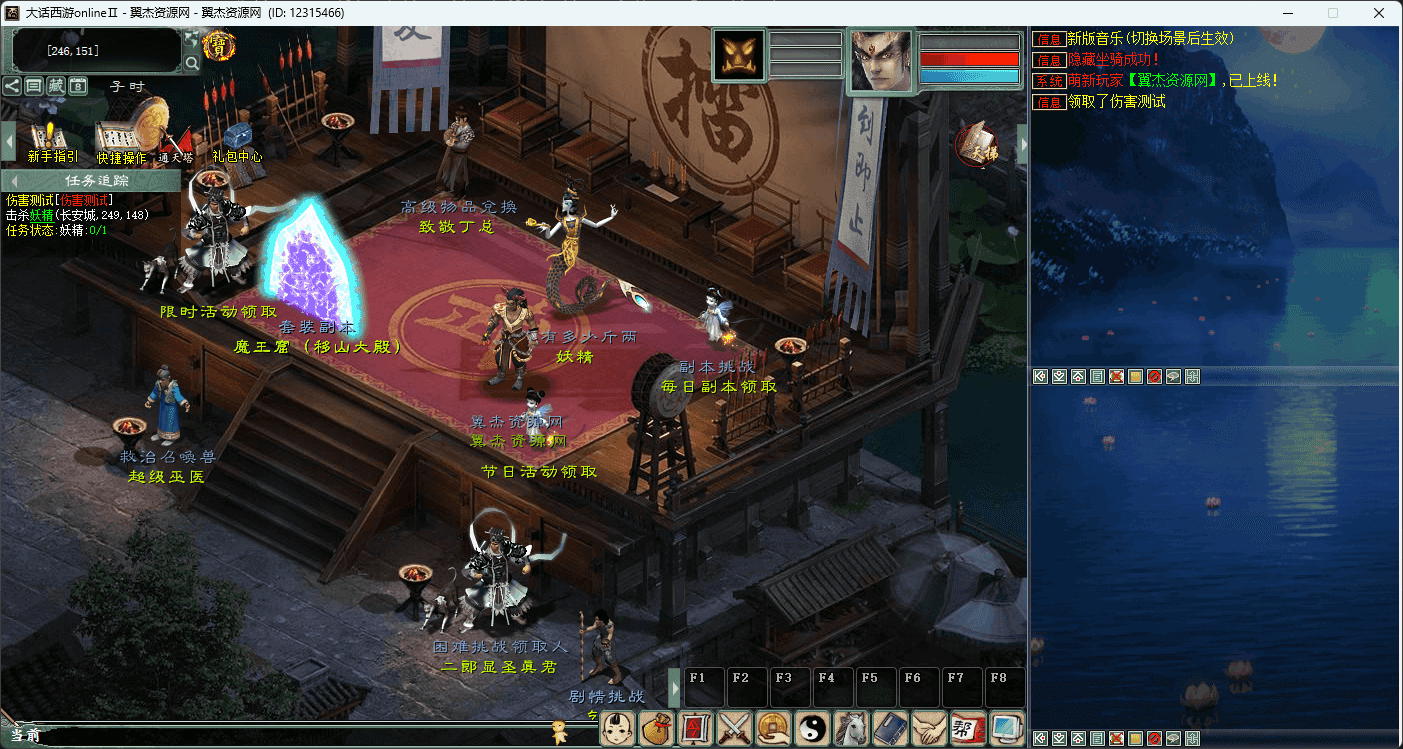Screen dimensions: 1403x749
Task: Open the 礼包中心 gift chest
Action: coord(237,142)
